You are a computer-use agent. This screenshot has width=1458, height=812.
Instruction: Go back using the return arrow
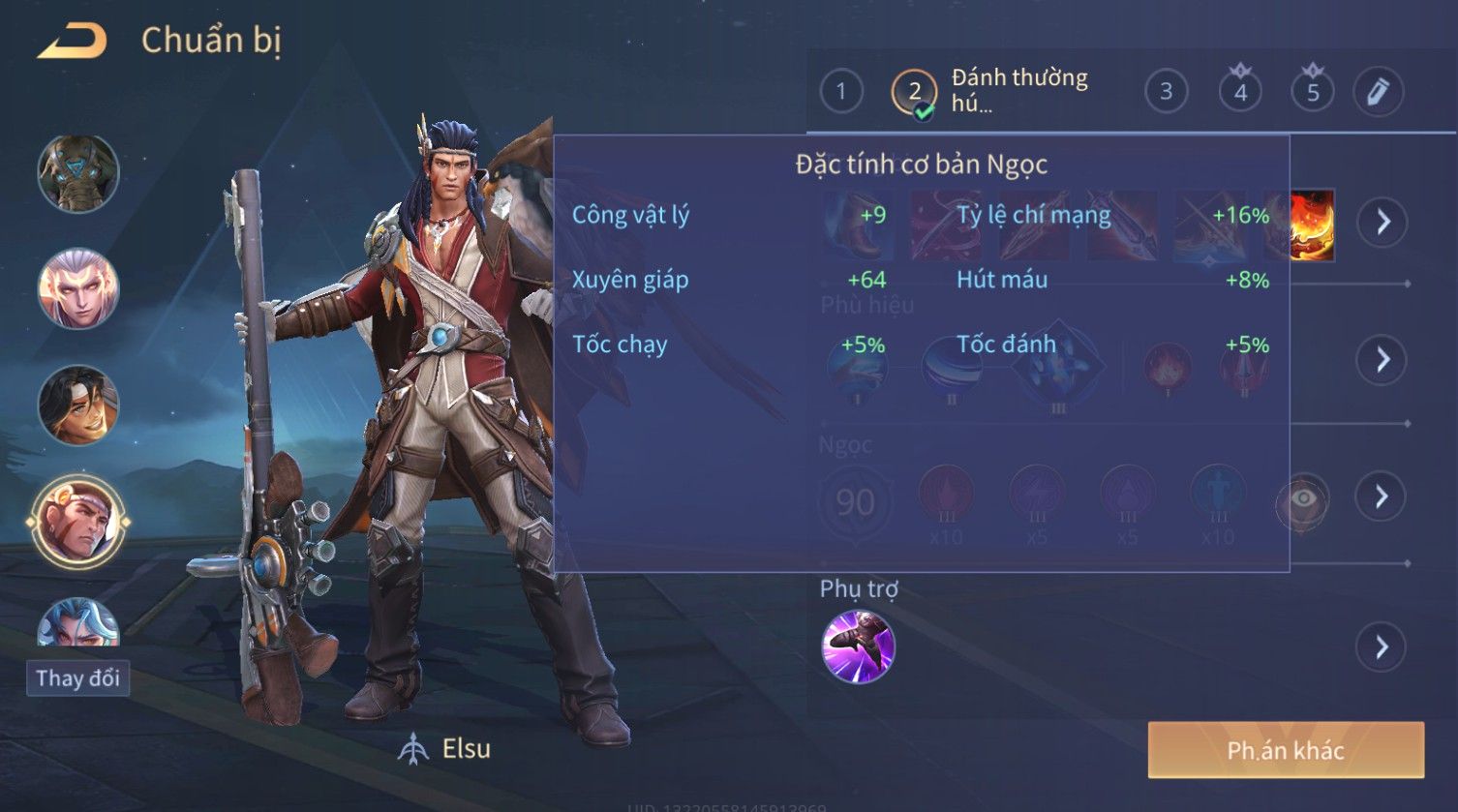73,42
